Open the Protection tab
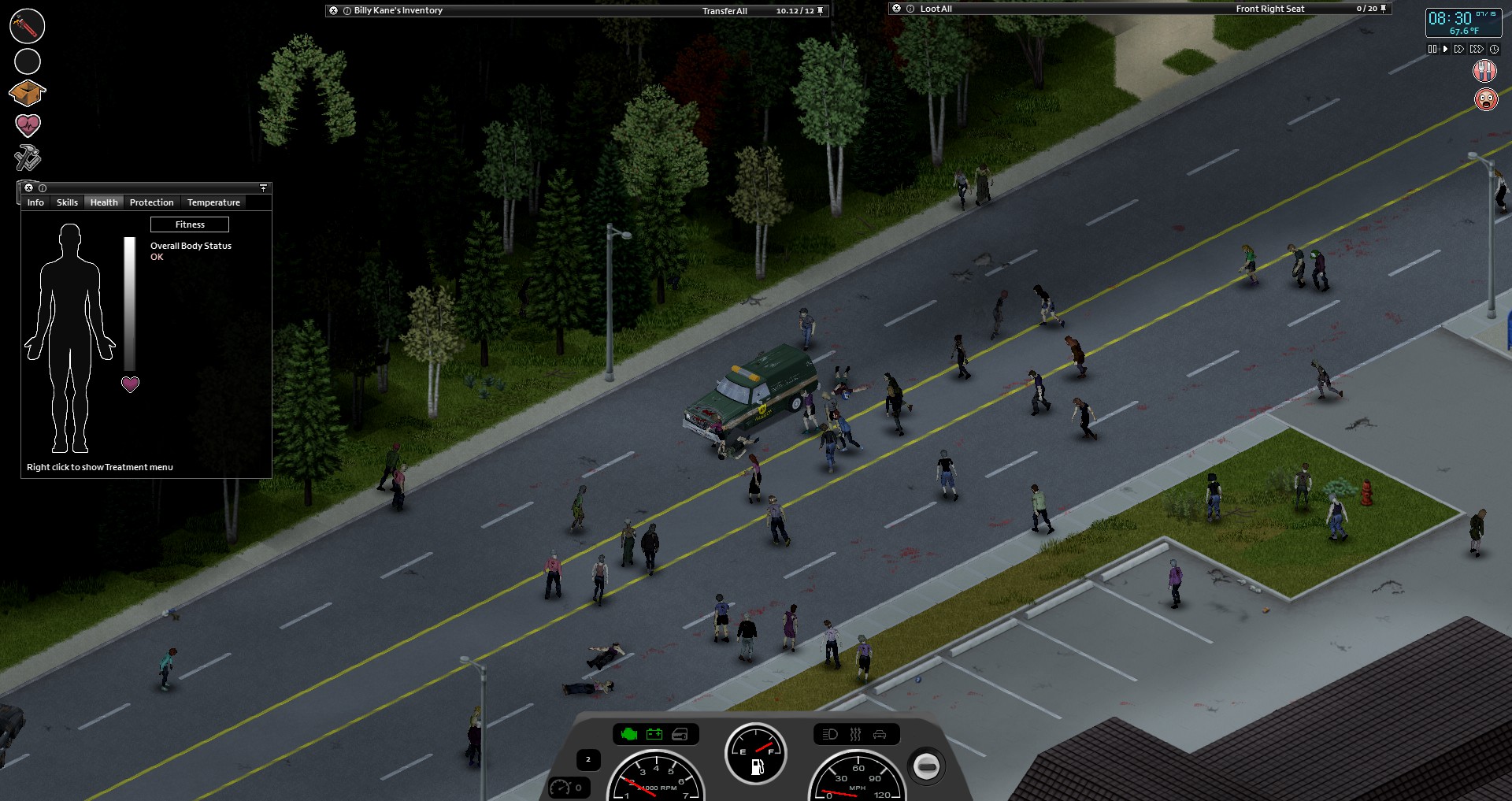The width and height of the screenshot is (1512, 801). (x=151, y=202)
